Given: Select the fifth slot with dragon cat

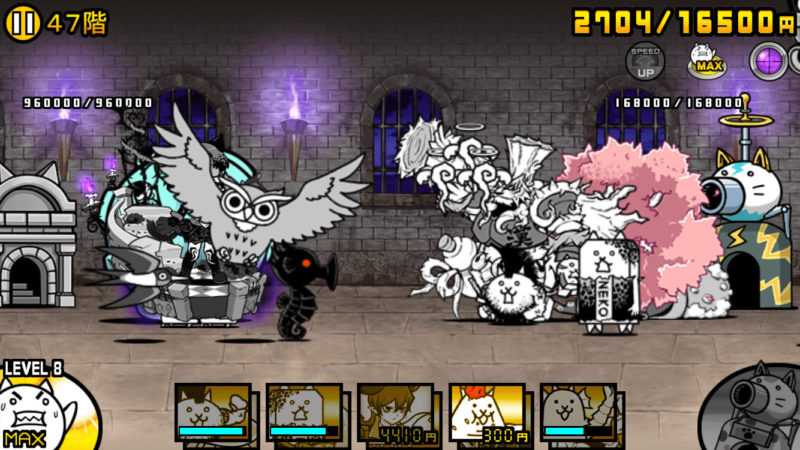Looking at the screenshot, I should (577, 412).
